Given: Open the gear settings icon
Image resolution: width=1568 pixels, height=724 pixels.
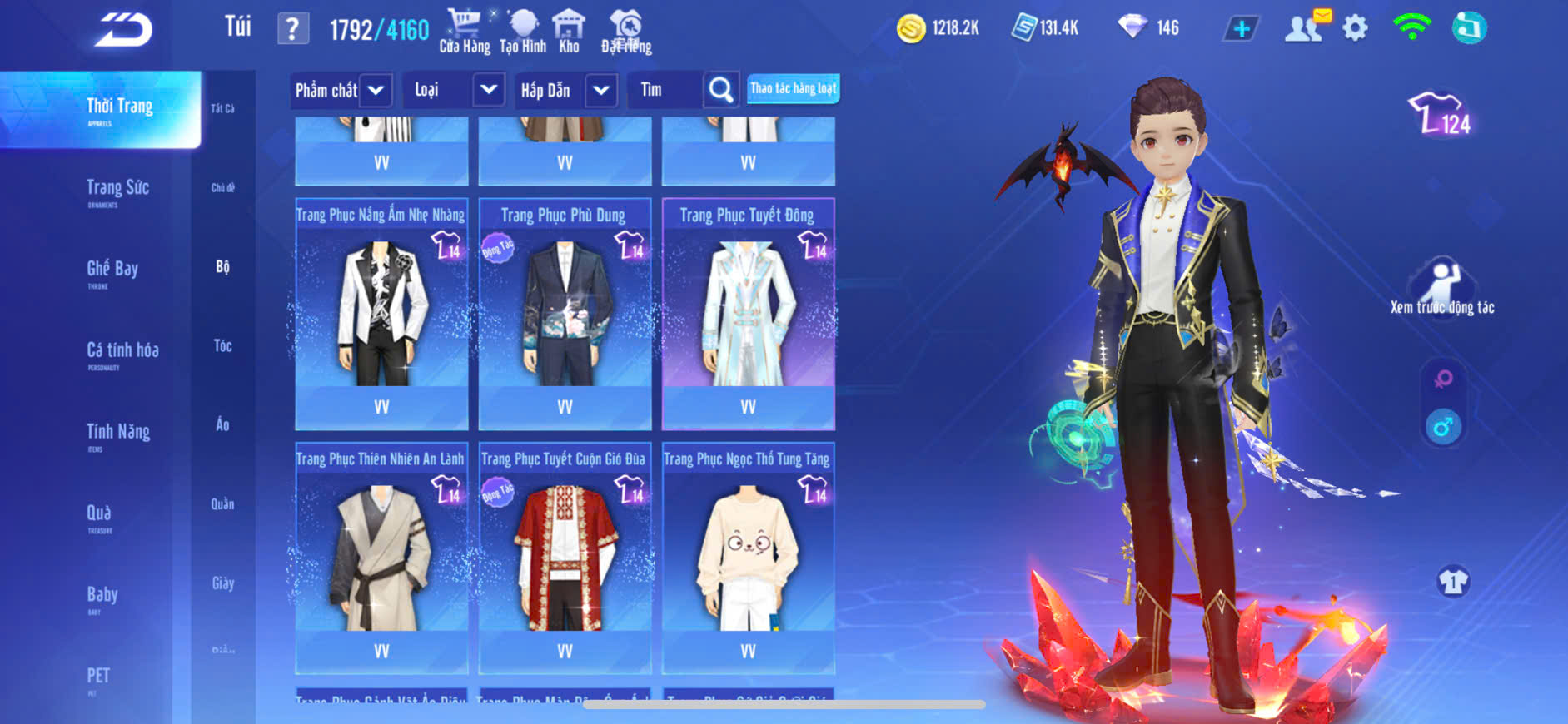Looking at the screenshot, I should [x=1355, y=28].
